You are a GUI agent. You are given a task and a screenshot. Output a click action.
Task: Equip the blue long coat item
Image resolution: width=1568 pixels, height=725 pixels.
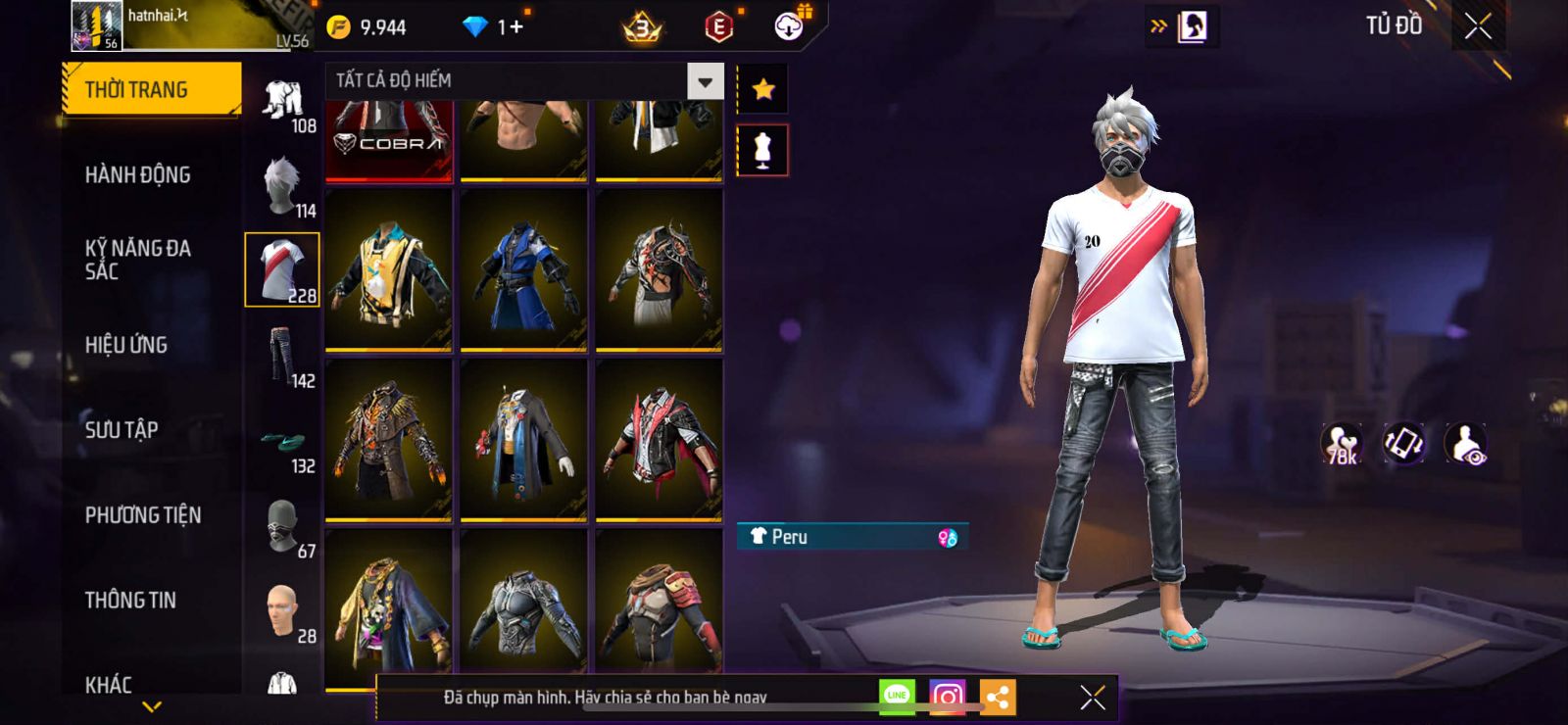pos(523,269)
